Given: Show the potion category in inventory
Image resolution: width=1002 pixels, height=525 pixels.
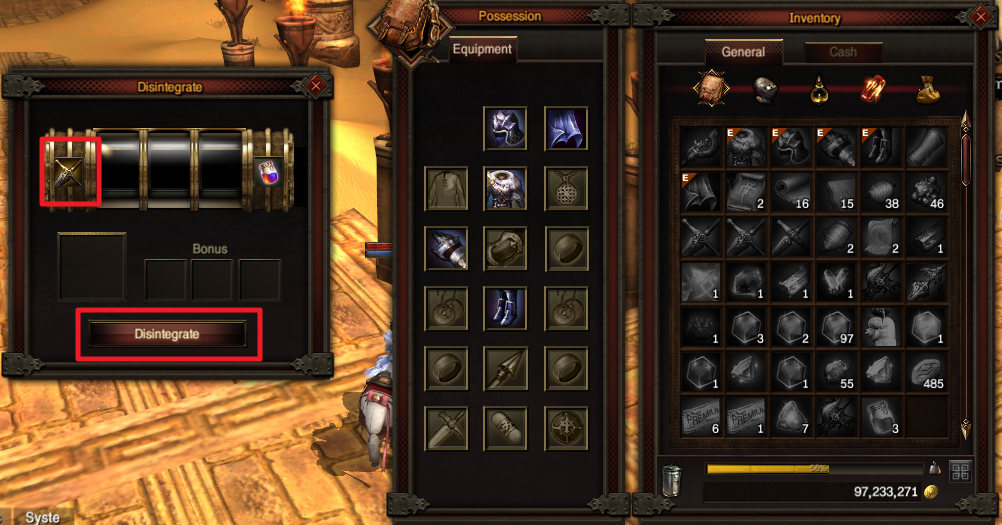Looking at the screenshot, I should 820,91.
